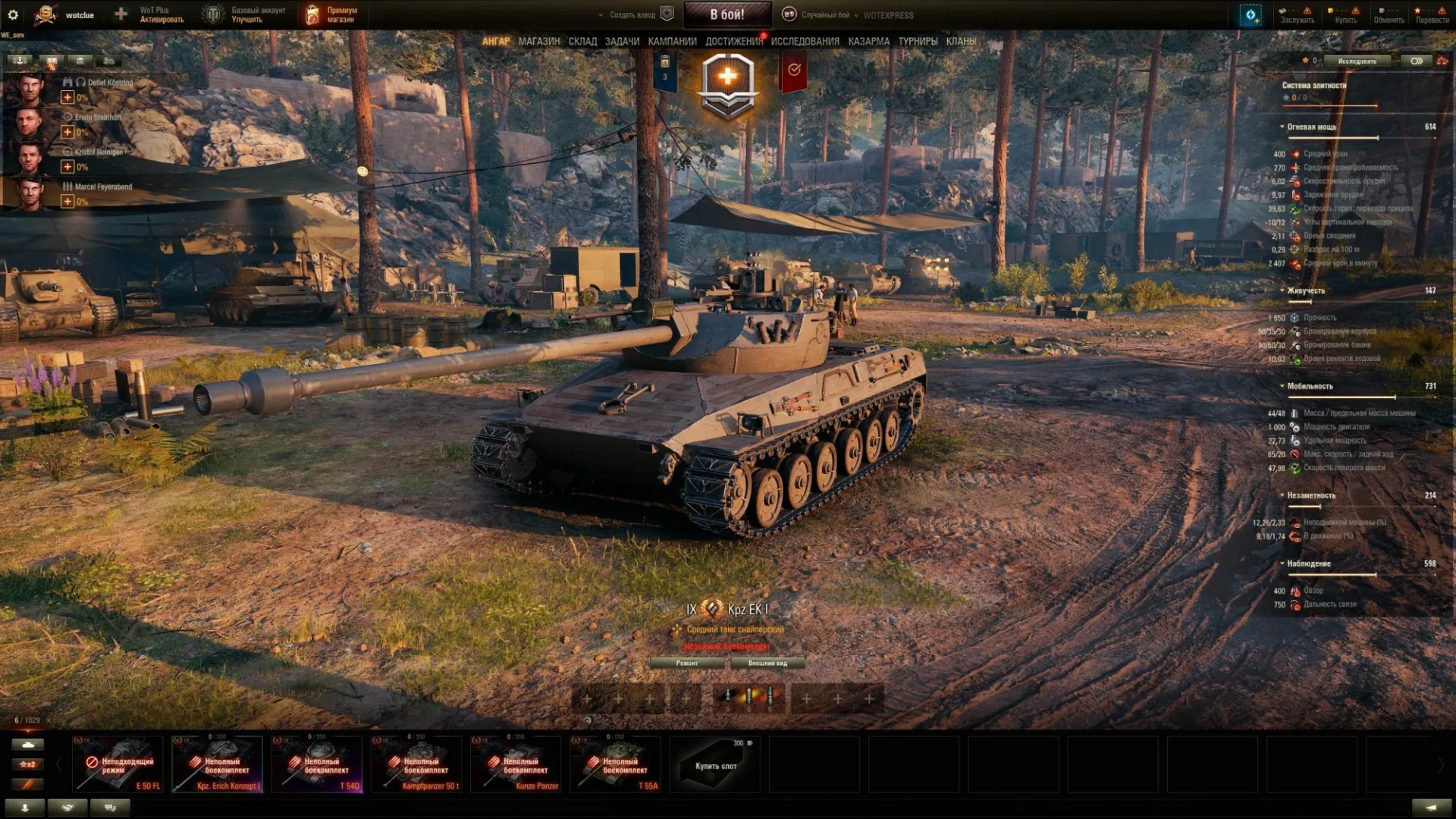Click the Ремонт button
1456x819 pixels.
coord(687,663)
